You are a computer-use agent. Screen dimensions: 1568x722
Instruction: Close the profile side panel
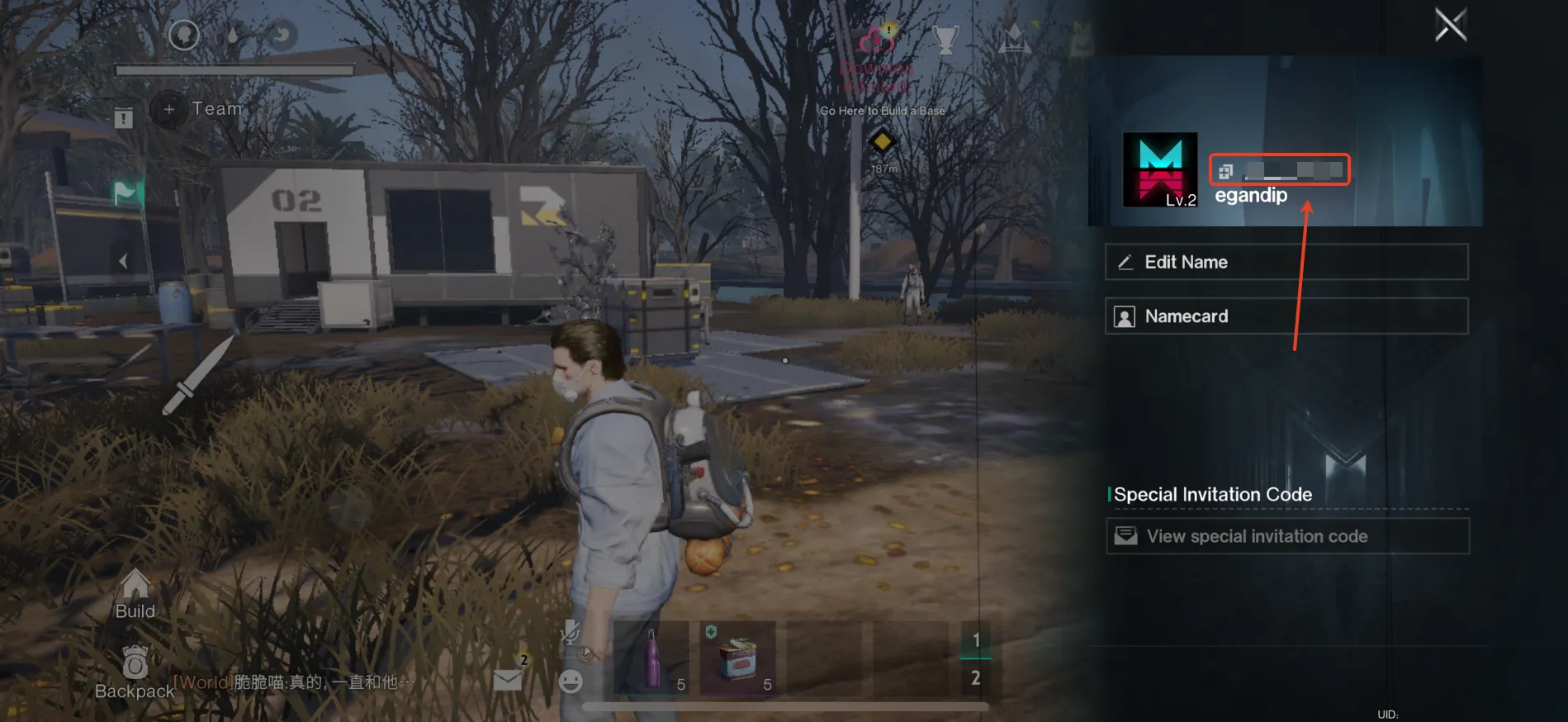[1450, 25]
